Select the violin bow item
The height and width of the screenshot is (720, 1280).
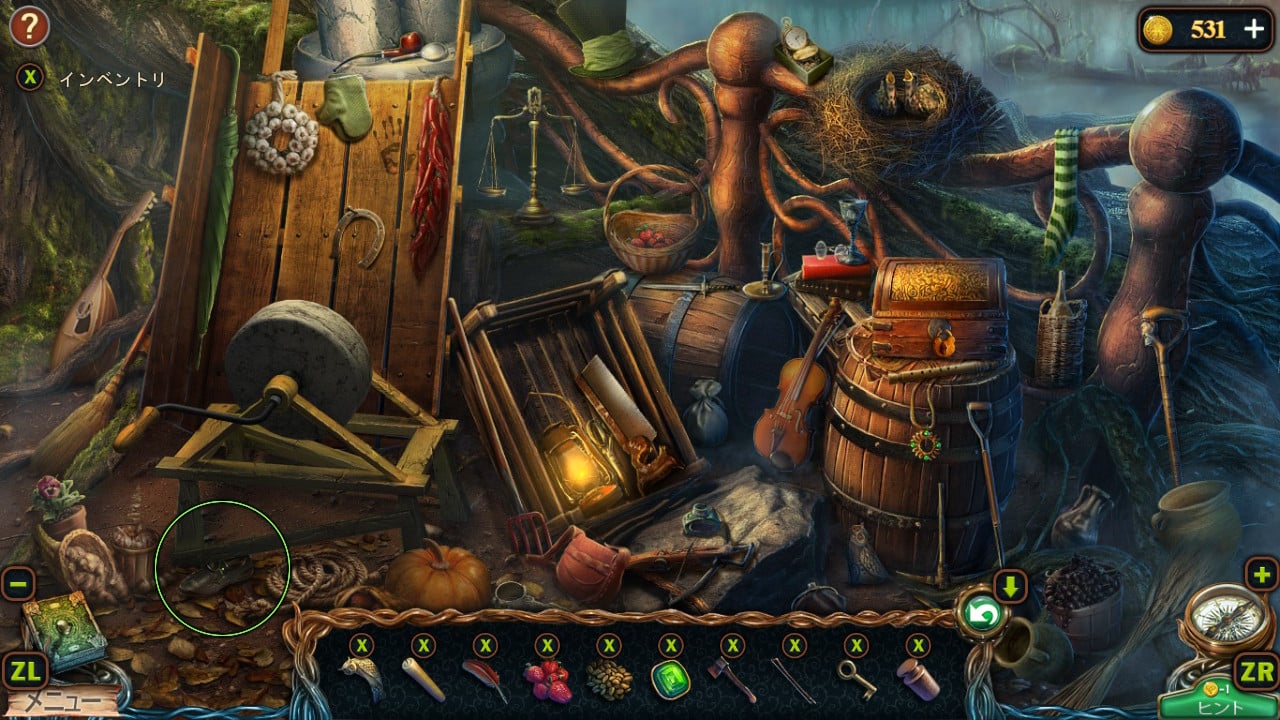click(x=795, y=680)
